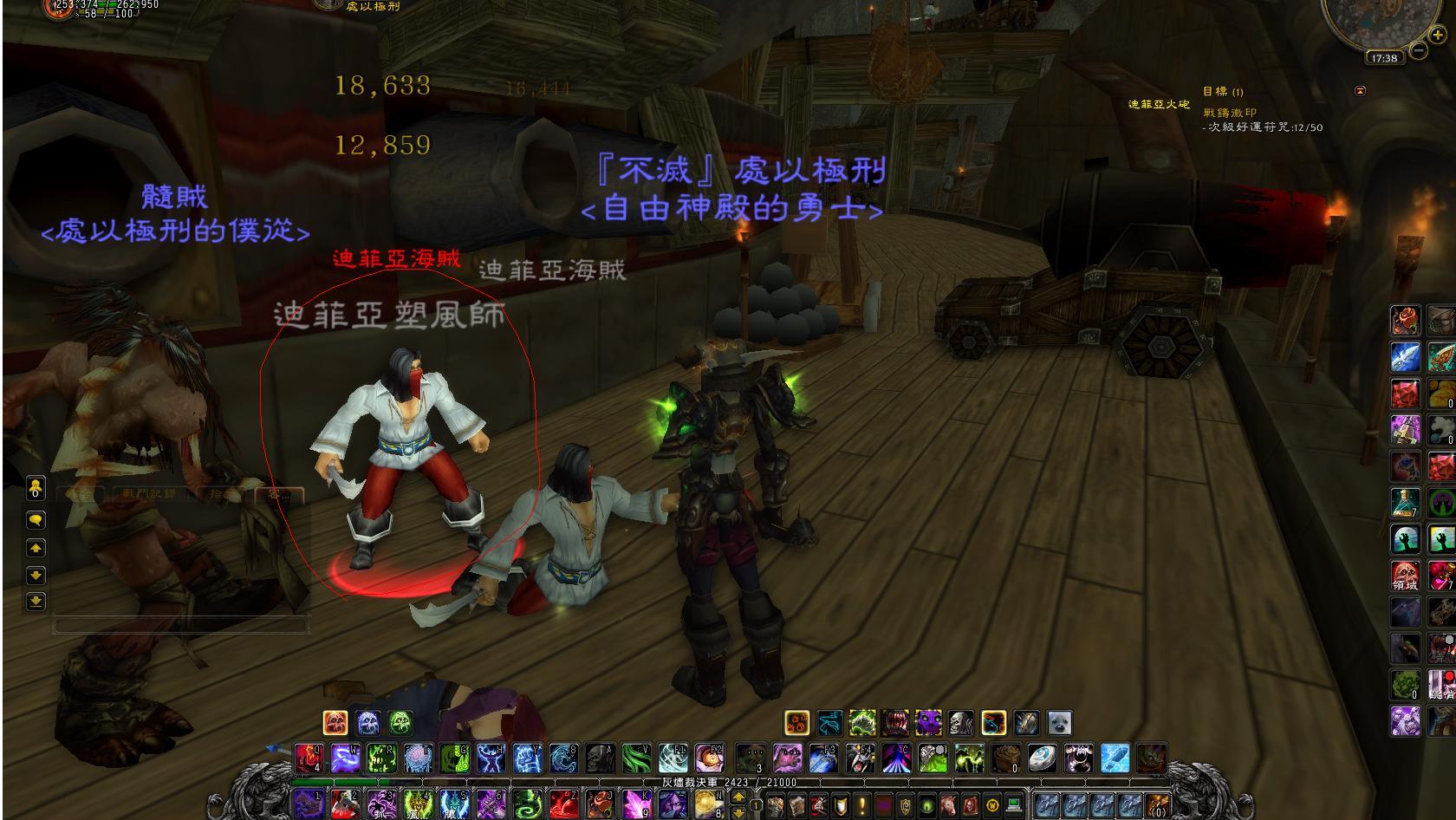This screenshot has height=820, width=1456.
Task: Activate the purple demon mask pet ability
Action: [927, 723]
